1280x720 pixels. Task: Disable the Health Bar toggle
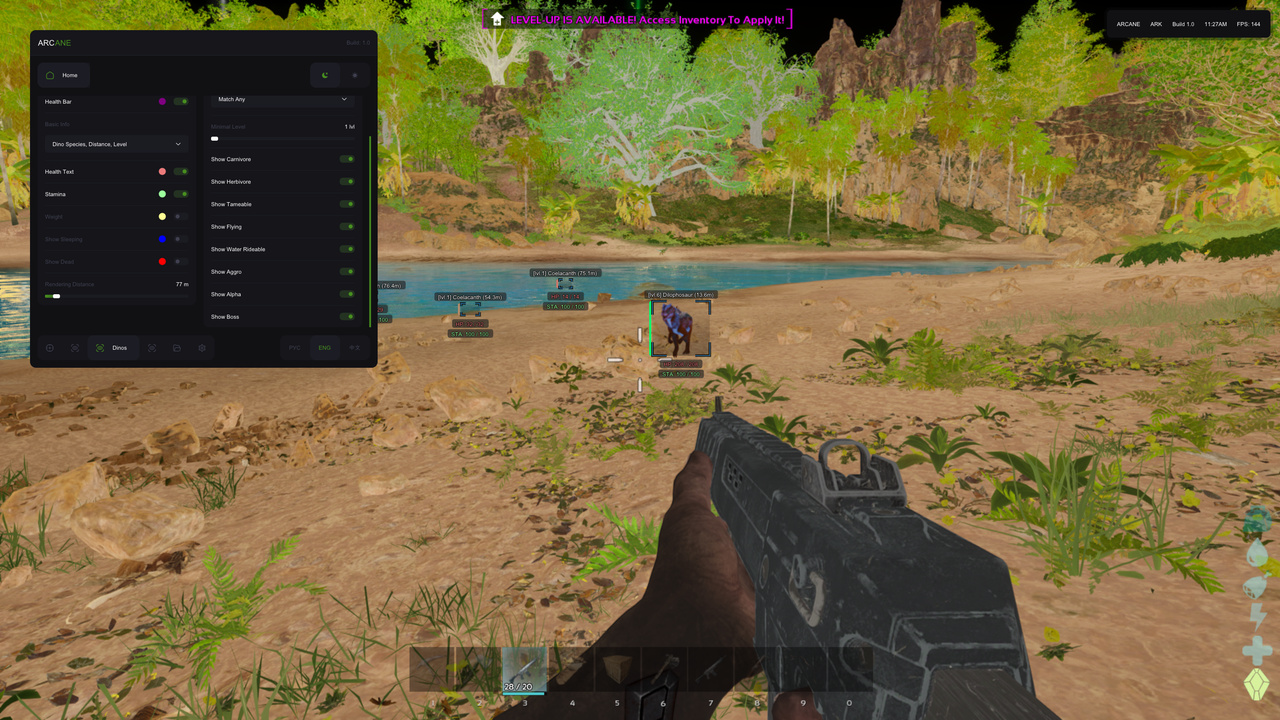[180, 101]
